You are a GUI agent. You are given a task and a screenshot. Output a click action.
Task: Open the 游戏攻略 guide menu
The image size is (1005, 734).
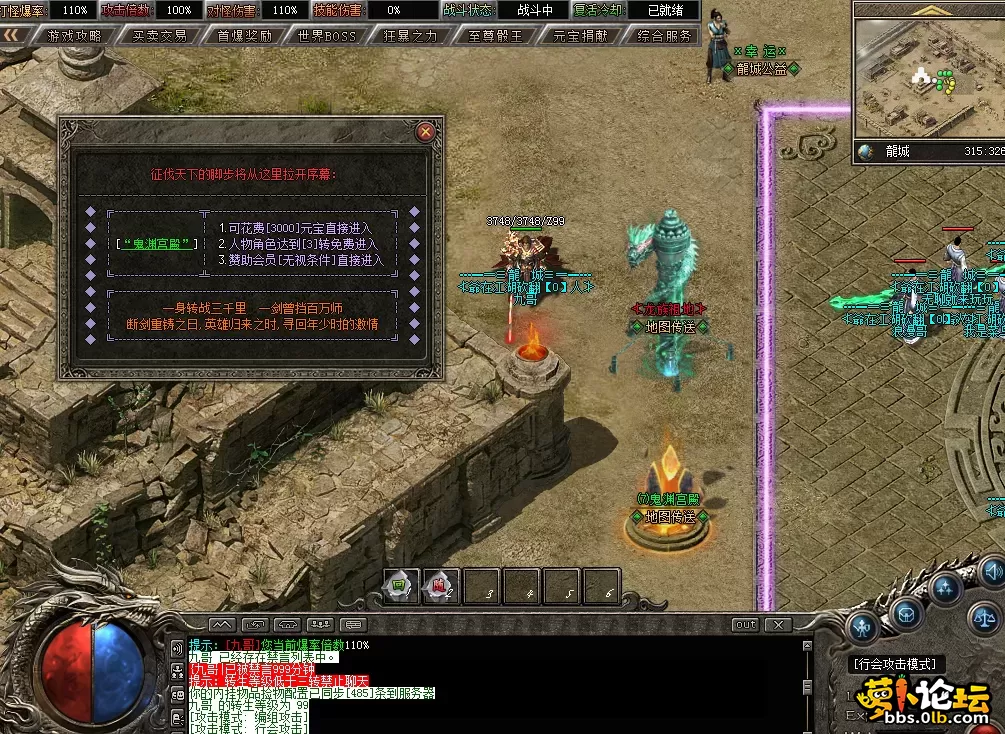click(74, 36)
